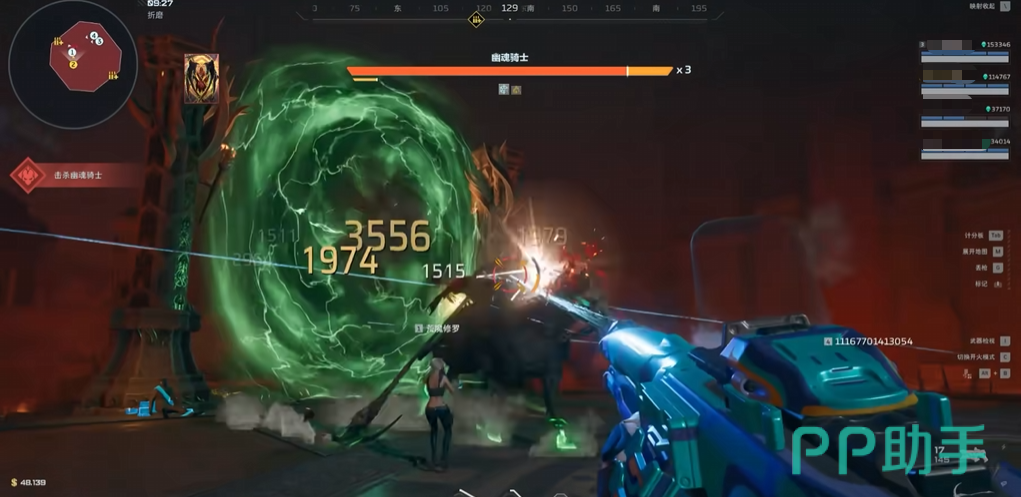This screenshot has width=1021, height=497.
Task: Select the teammate row with 34014 points
Action: pos(965,148)
